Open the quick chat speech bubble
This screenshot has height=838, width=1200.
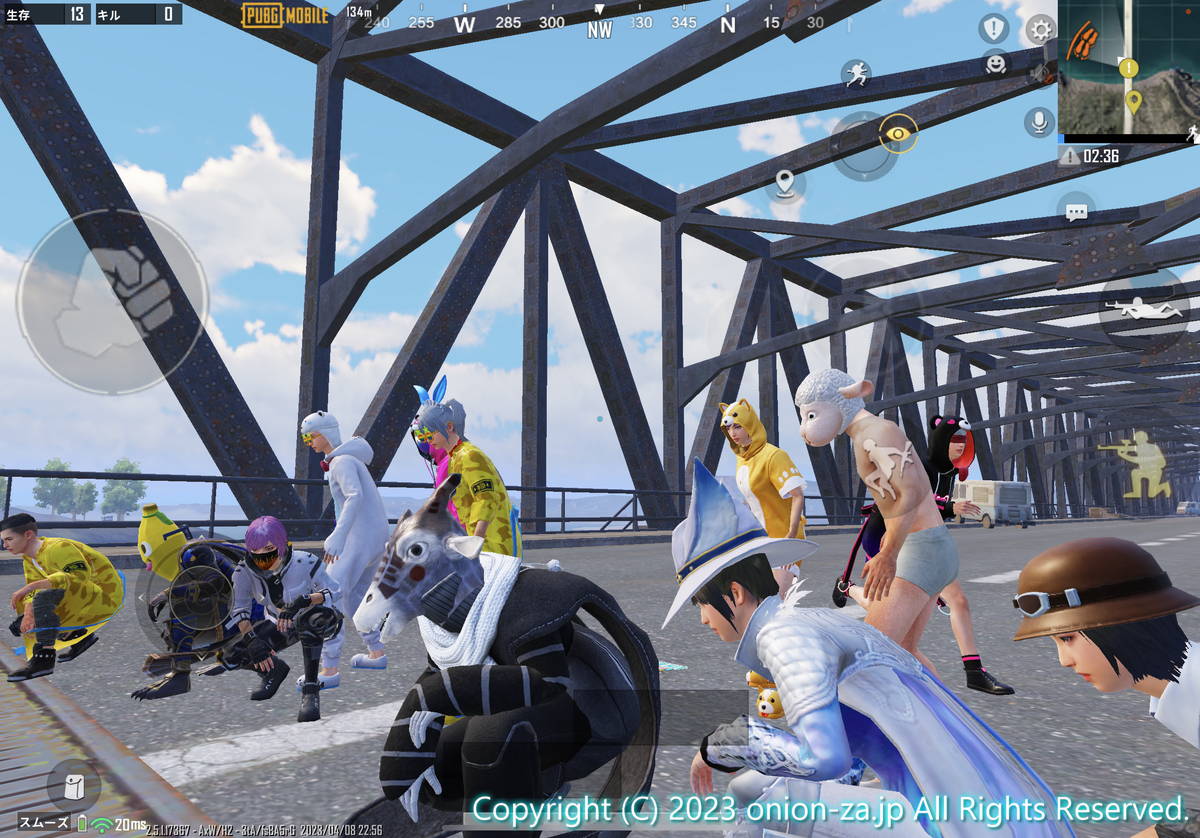click(1076, 212)
